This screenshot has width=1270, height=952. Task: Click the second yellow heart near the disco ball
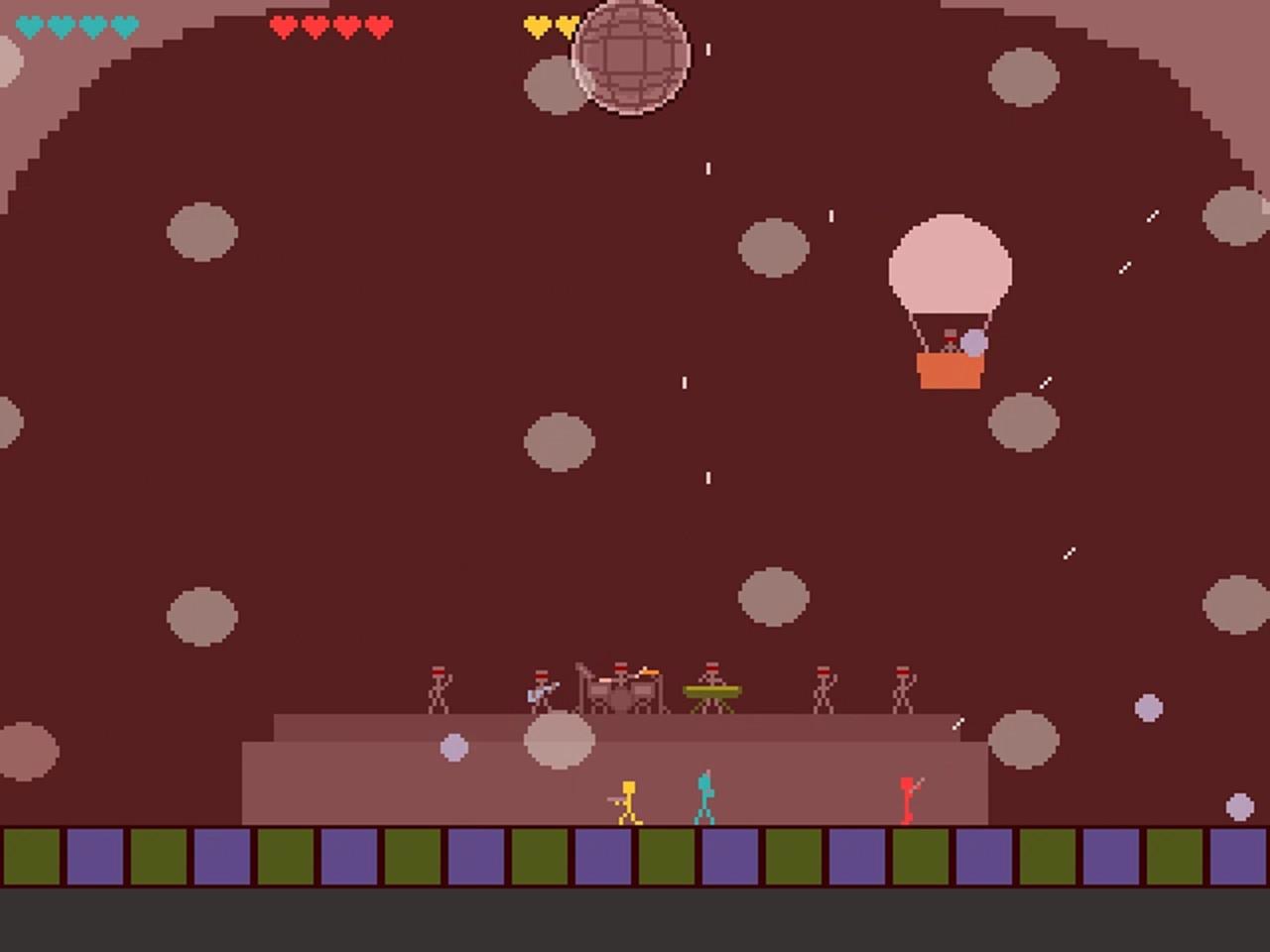[566, 25]
